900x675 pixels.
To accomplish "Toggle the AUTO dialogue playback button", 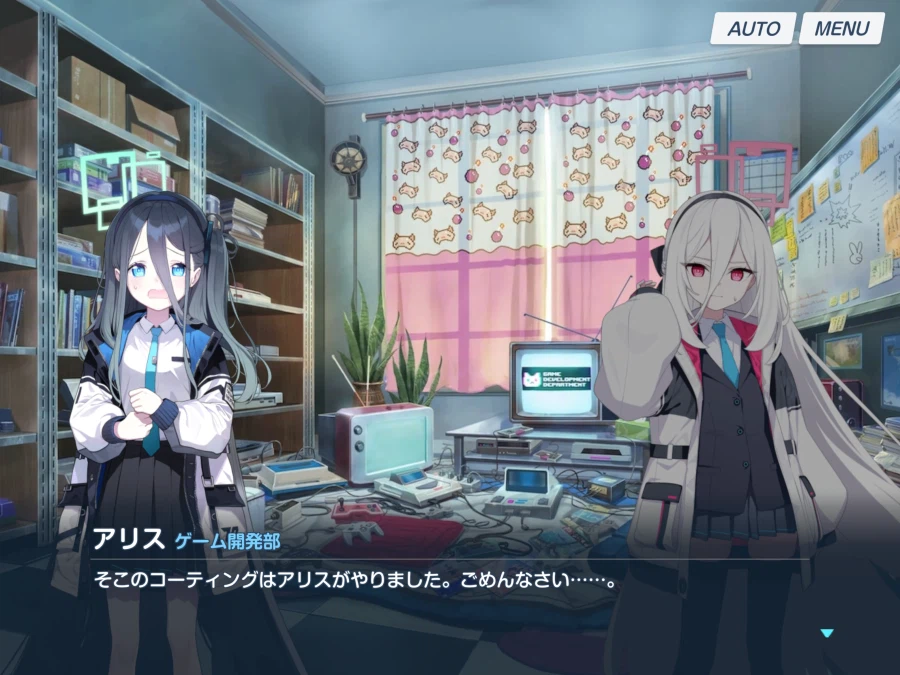I will [x=752, y=28].
